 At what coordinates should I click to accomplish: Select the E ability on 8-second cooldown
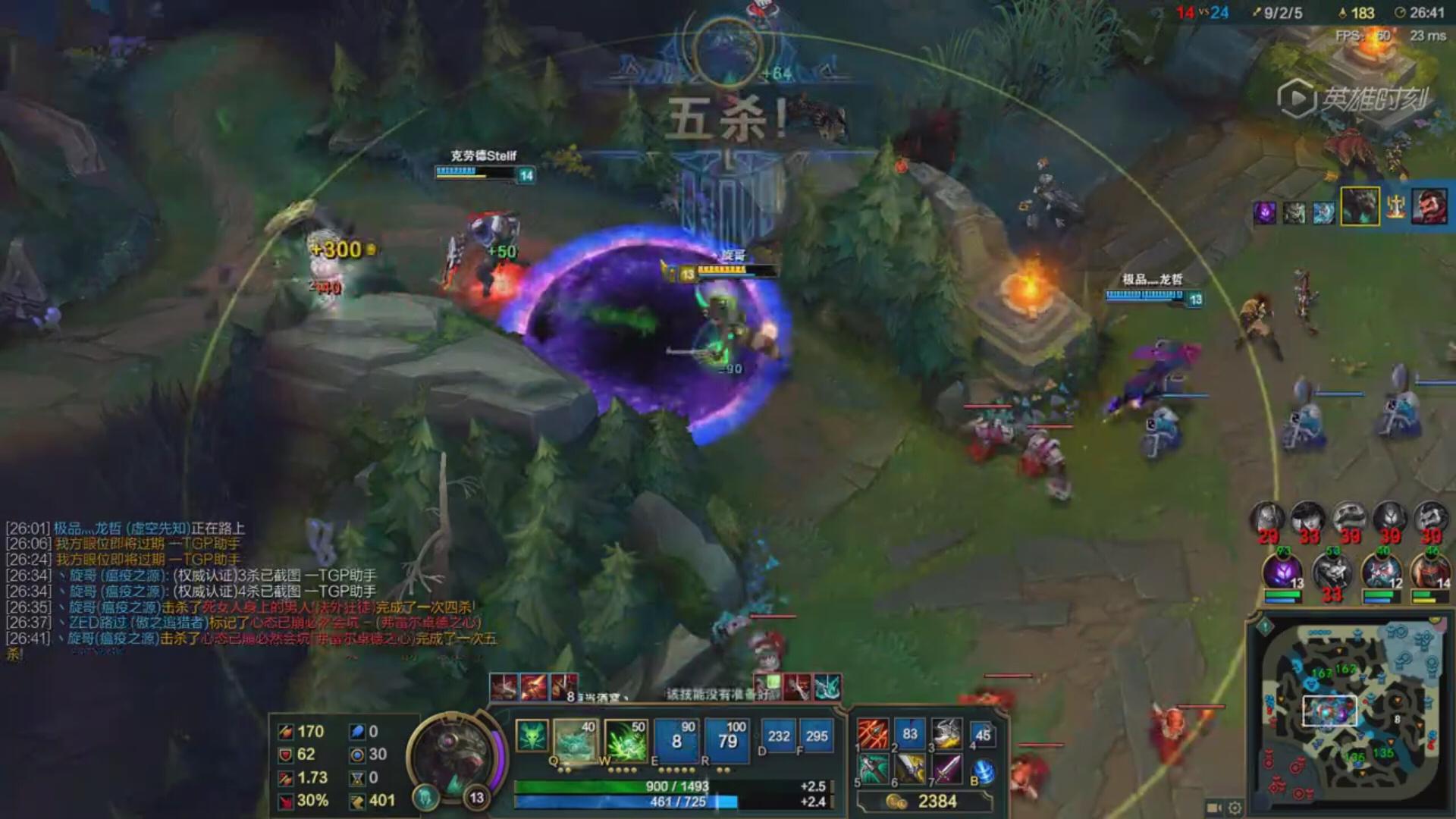tap(676, 738)
